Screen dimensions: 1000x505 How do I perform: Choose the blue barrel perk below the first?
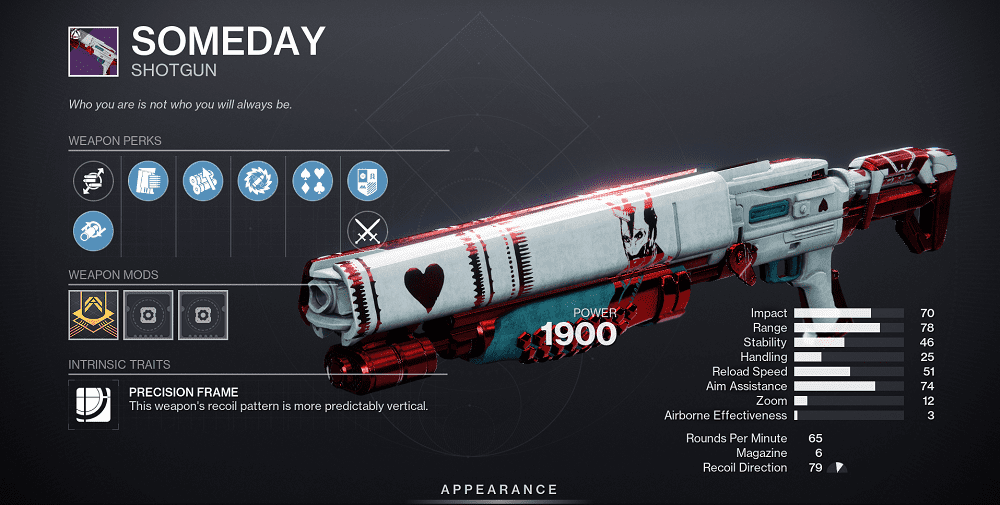click(x=94, y=231)
